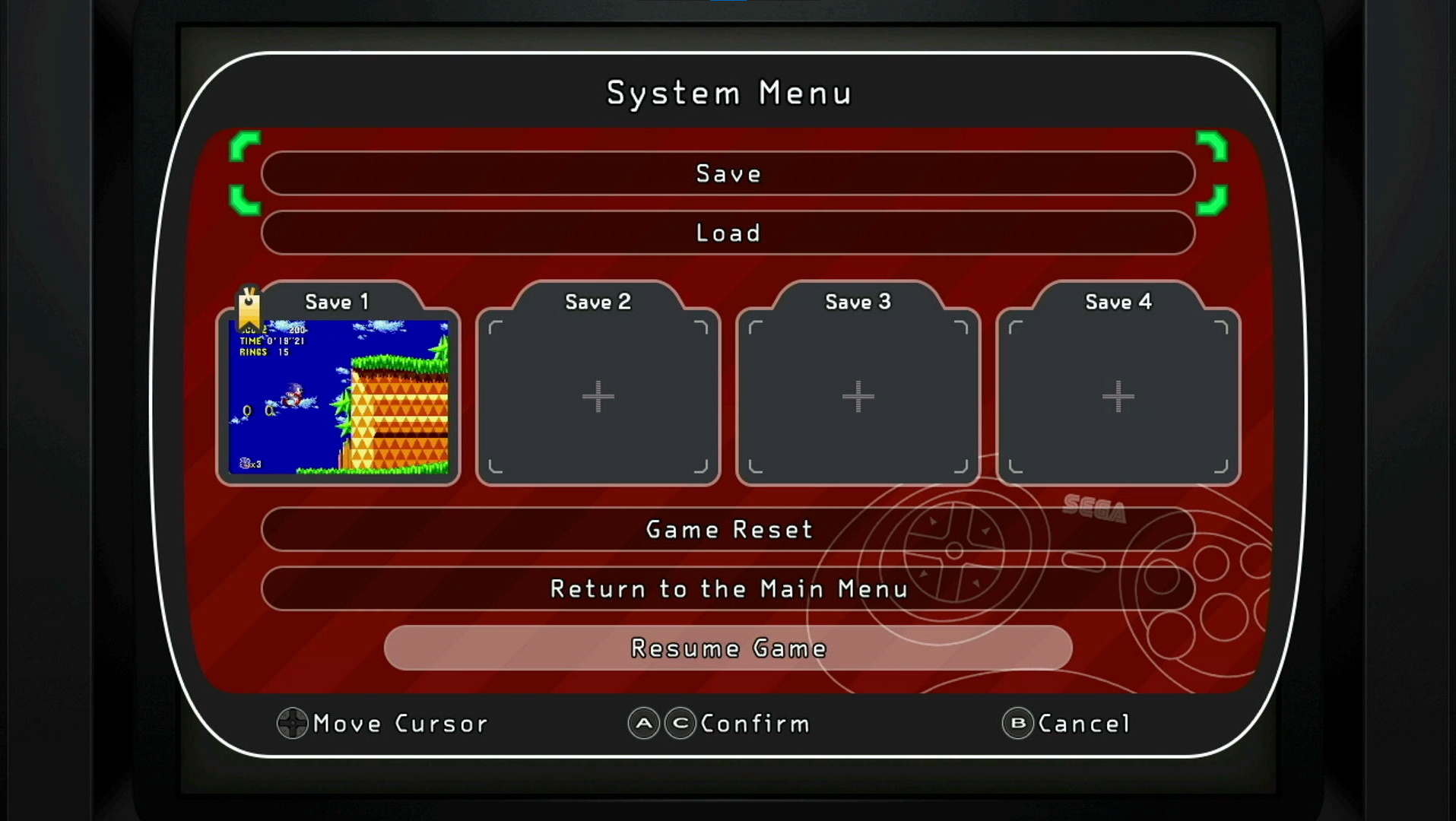Click the plus icon in Save 3 slot

coord(858,396)
